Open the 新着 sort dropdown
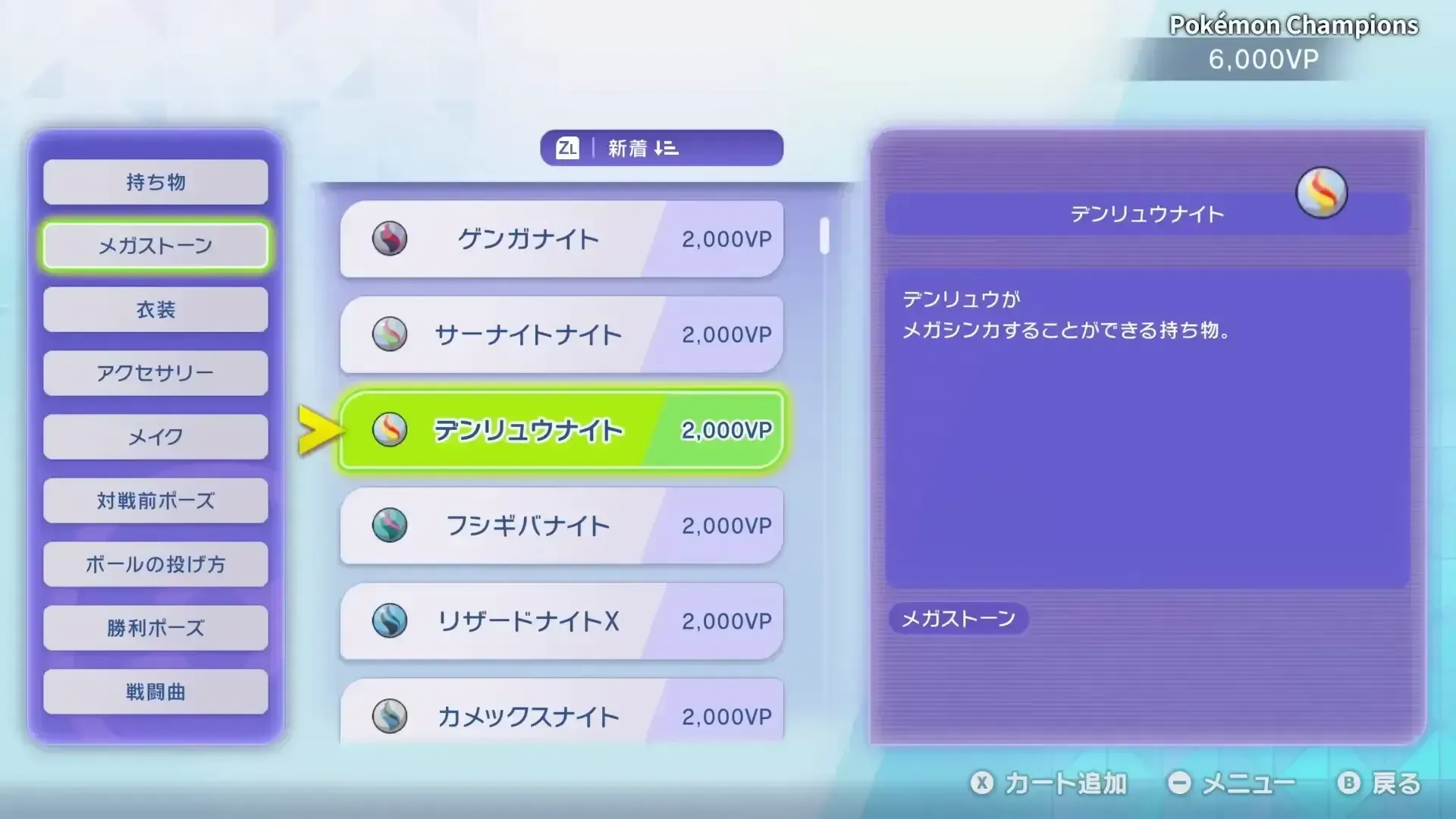 (661, 148)
